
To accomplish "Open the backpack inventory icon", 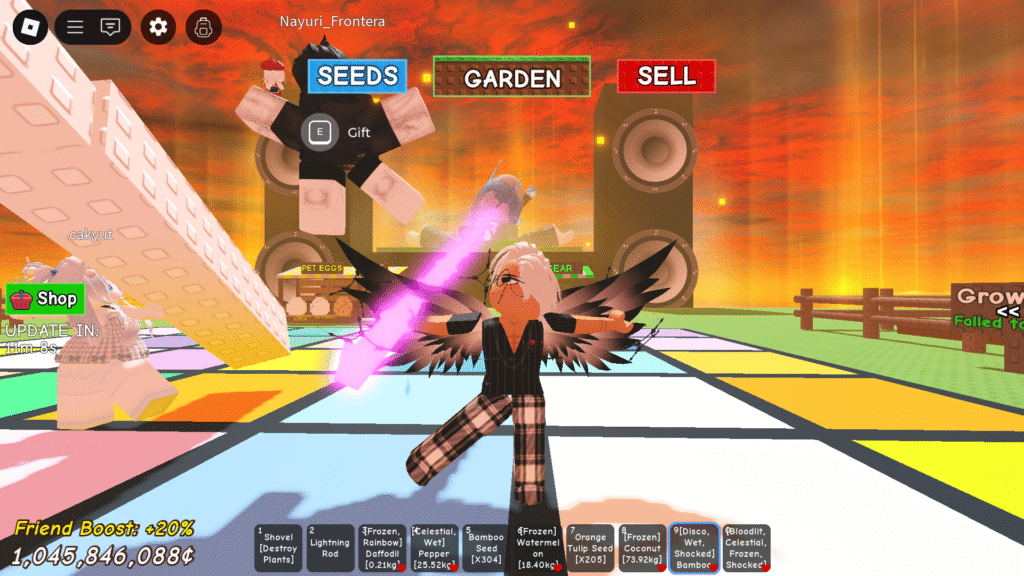I will coord(203,27).
